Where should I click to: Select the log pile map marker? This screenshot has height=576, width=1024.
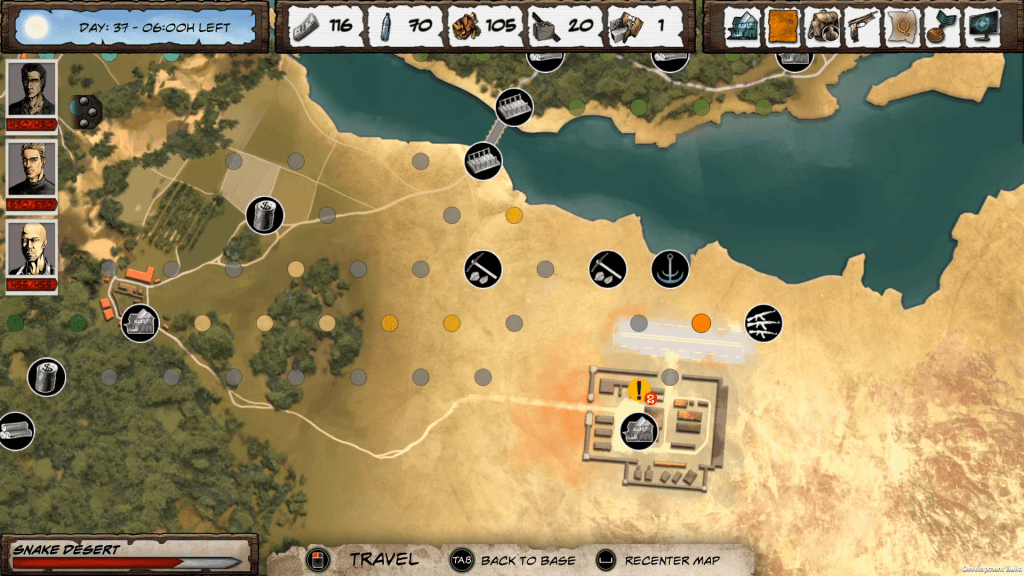pyautogui.click(x=15, y=431)
